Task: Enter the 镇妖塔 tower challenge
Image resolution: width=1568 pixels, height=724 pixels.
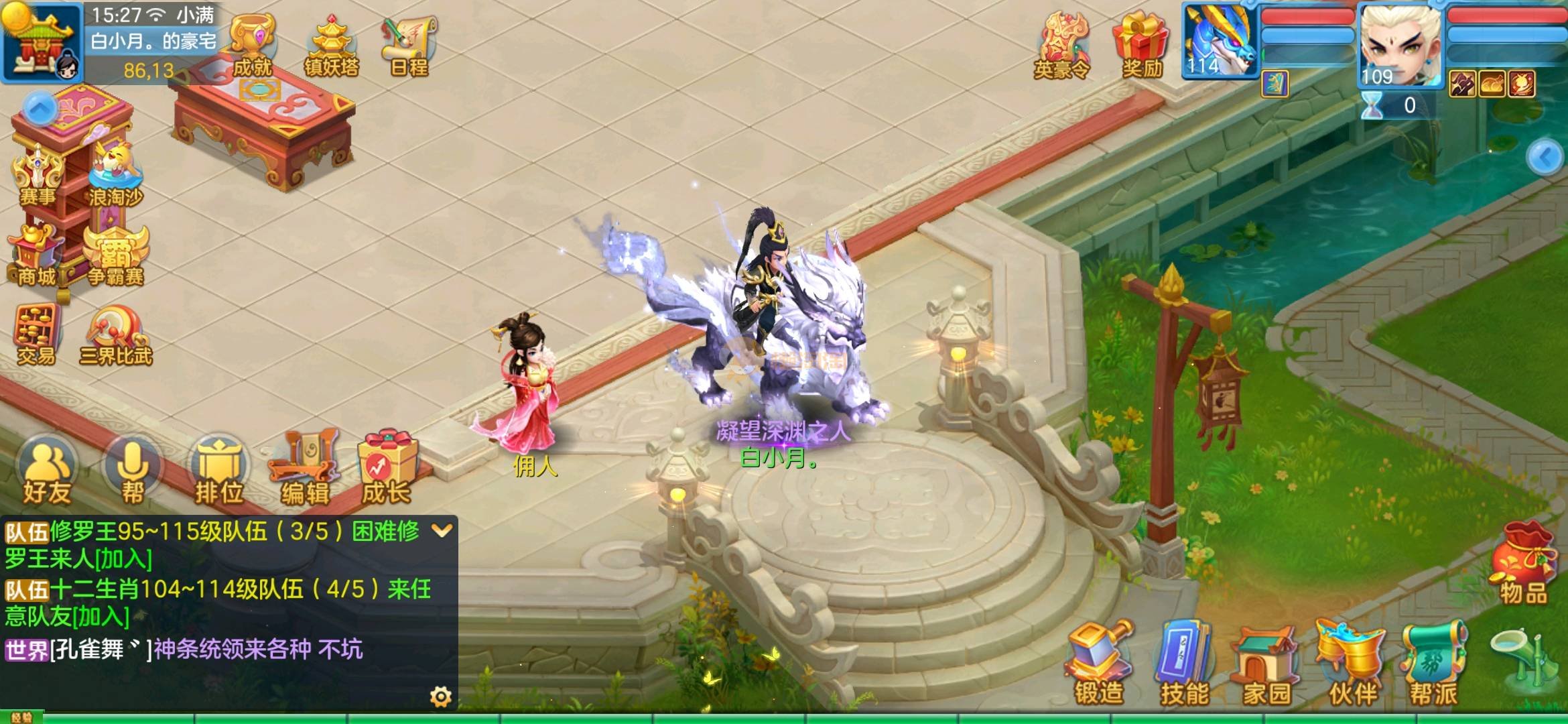Action: coord(331,46)
